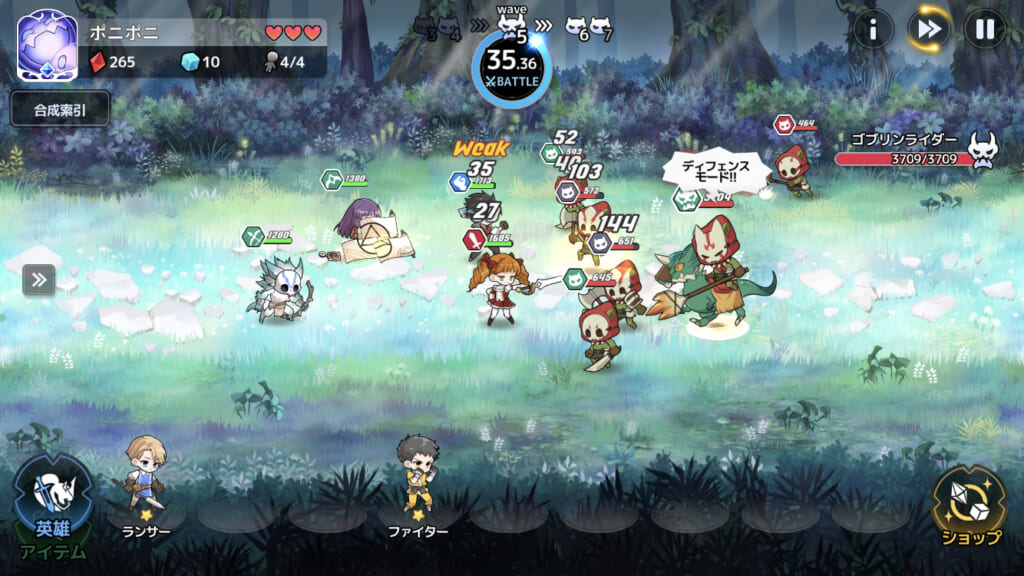Toggle the fast-forward speed button
Image resolution: width=1024 pixels, height=576 pixels.
click(x=928, y=30)
